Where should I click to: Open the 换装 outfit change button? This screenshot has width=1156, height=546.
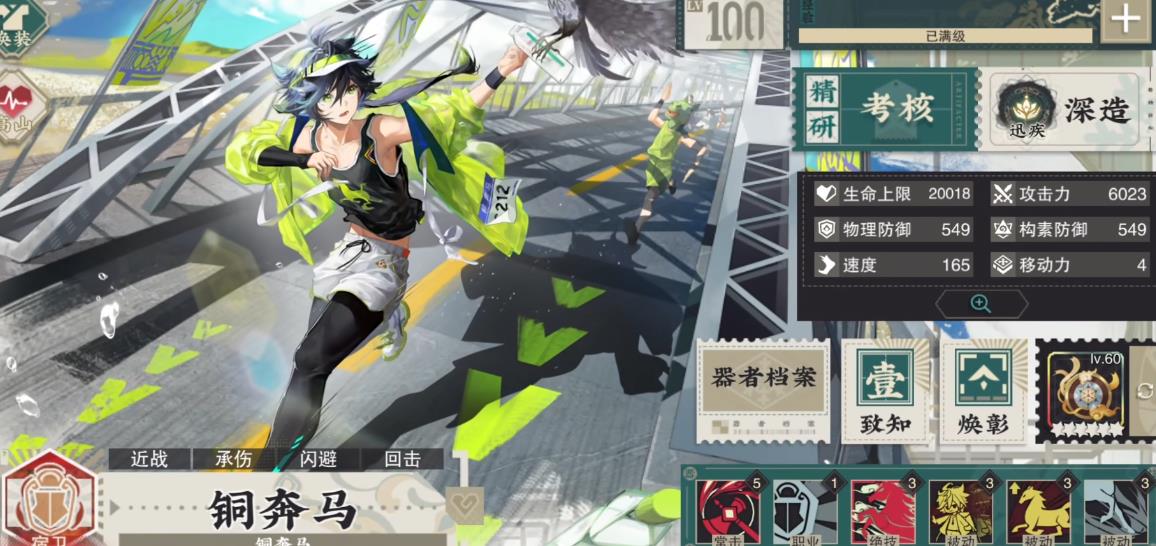[x=20, y=25]
